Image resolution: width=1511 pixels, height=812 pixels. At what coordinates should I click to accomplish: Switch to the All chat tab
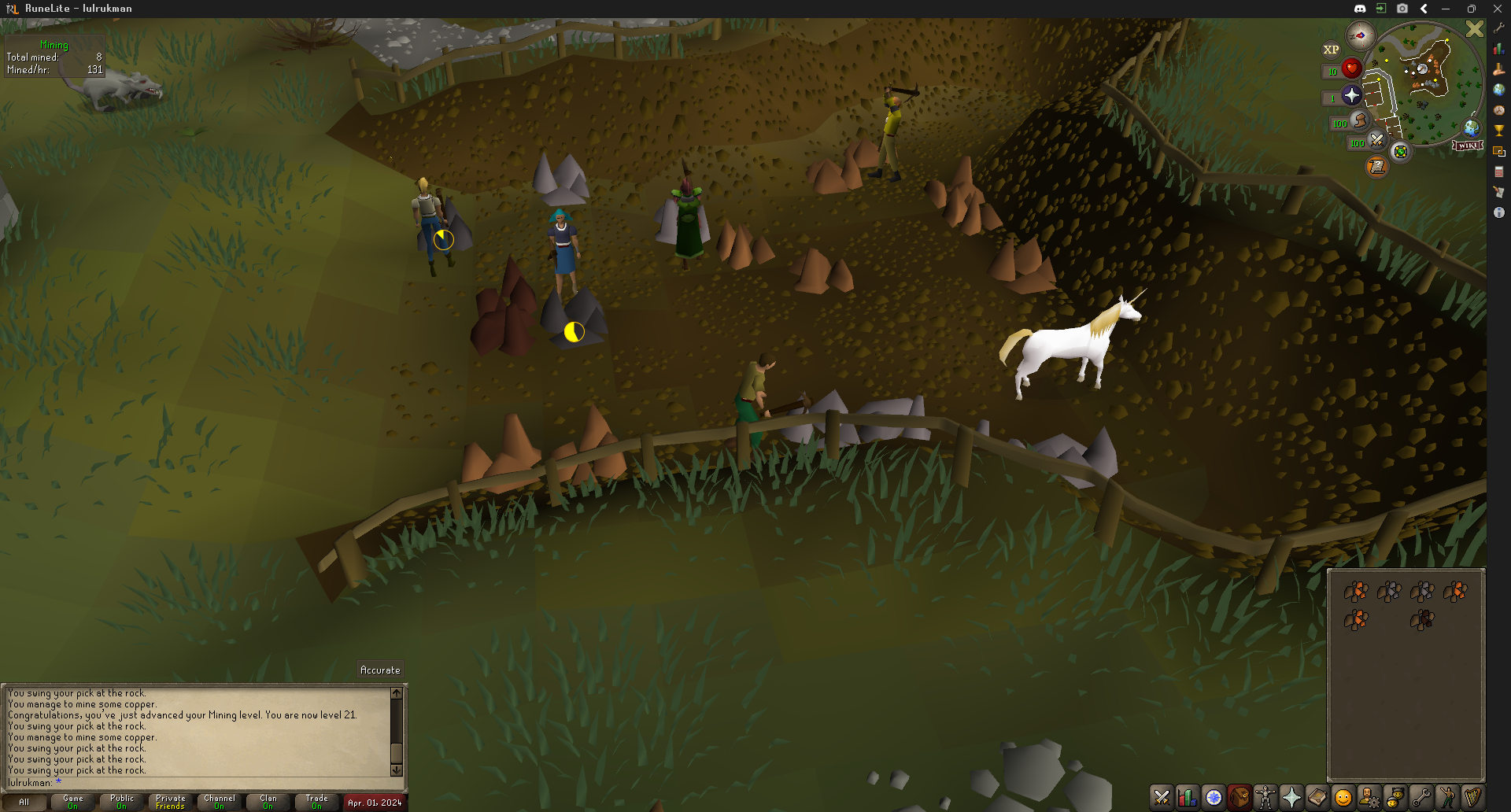click(x=24, y=801)
